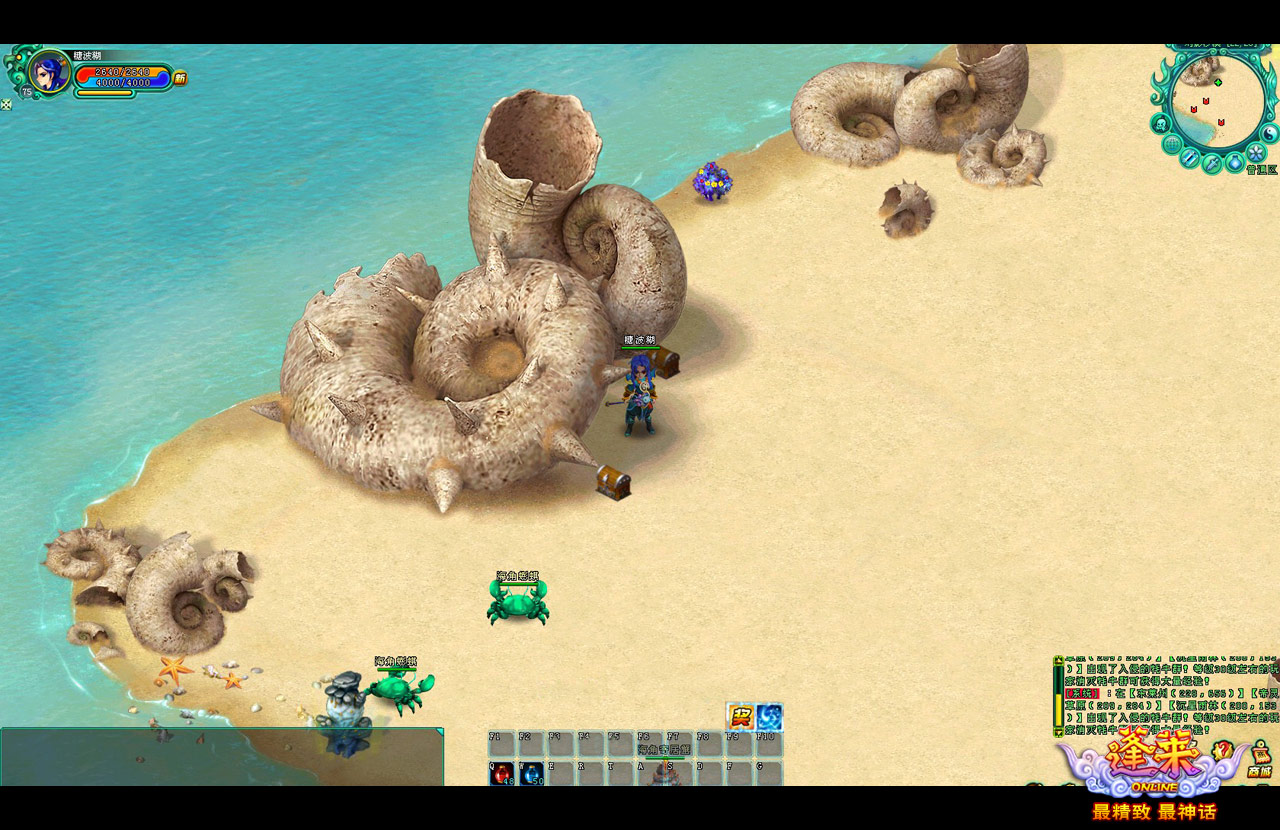Activate the blue swirl skill icon
Screen dimensions: 1280x830
[x=769, y=716]
